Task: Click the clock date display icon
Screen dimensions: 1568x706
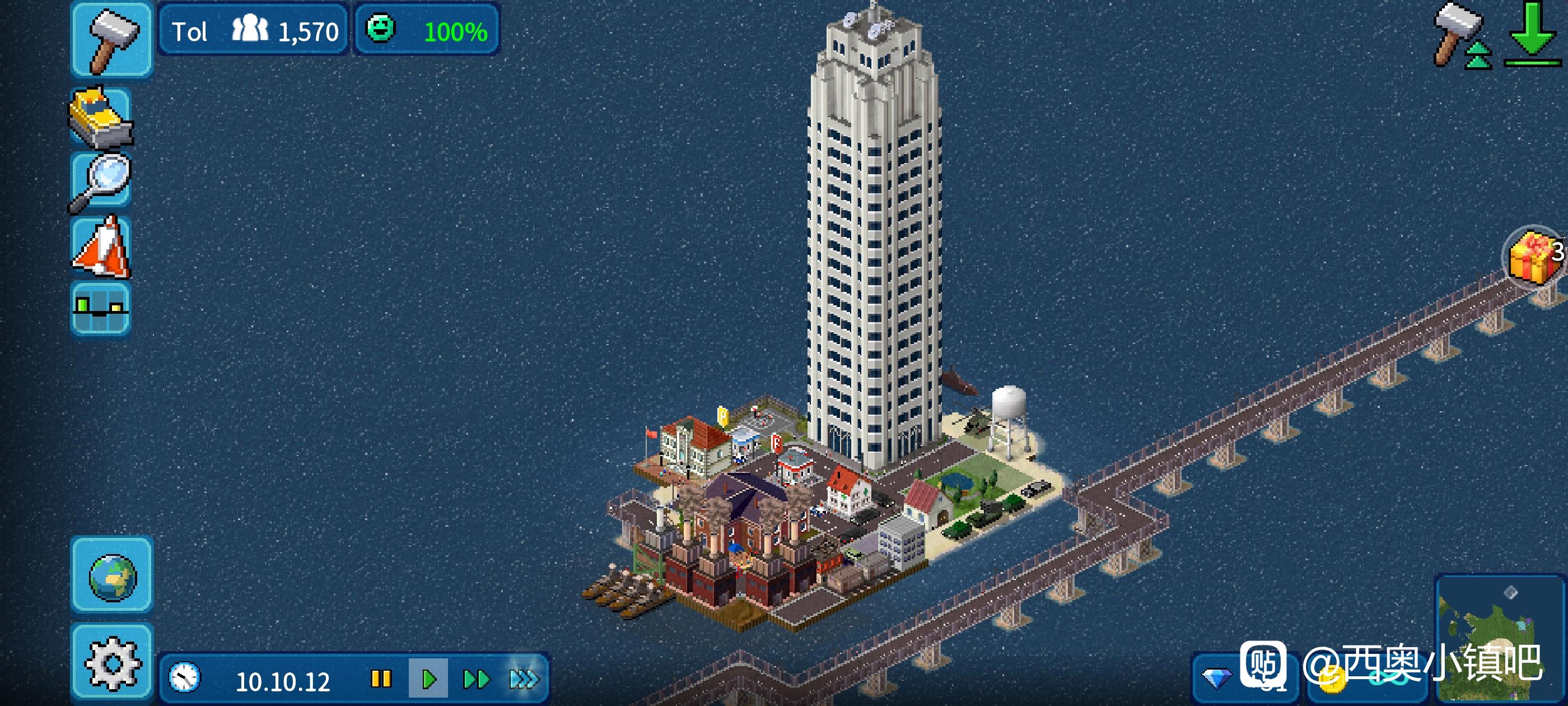Action: [x=184, y=678]
